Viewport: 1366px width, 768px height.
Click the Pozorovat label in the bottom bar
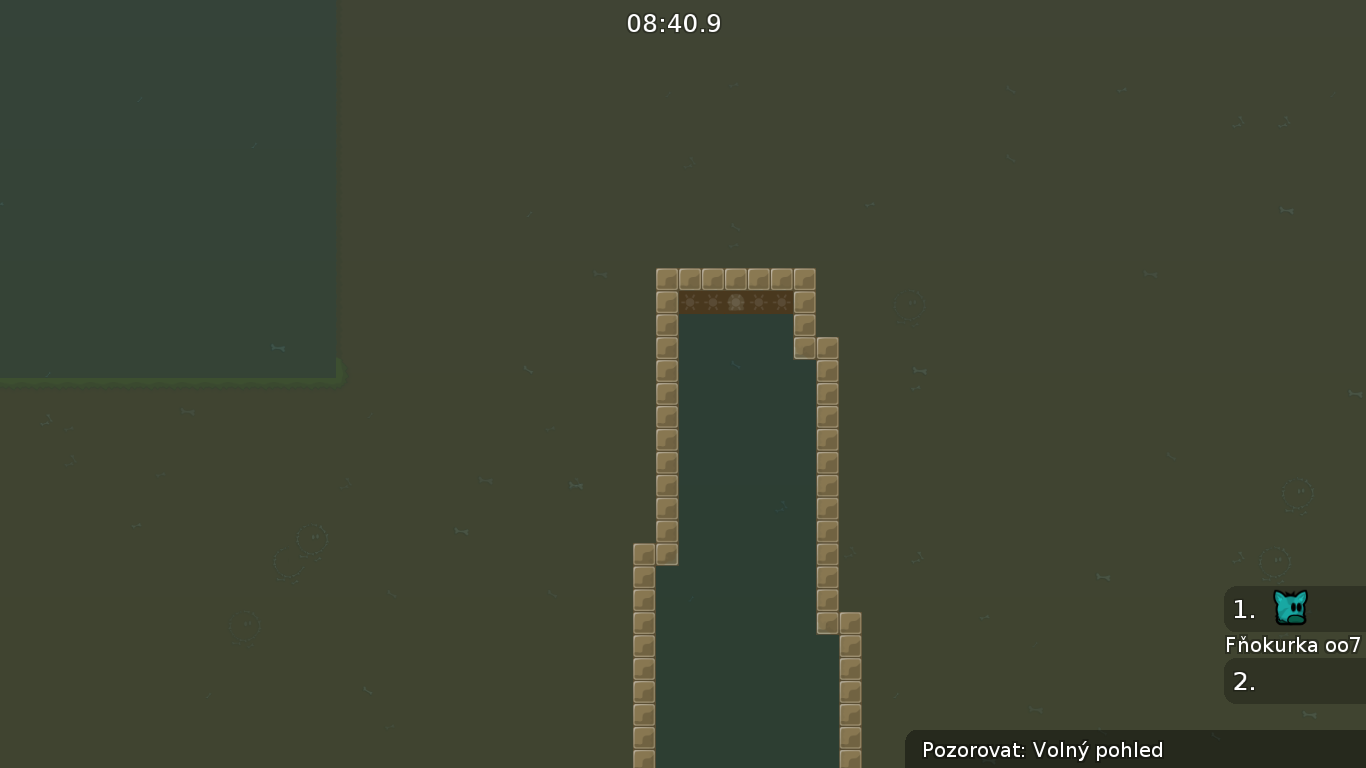click(974, 750)
